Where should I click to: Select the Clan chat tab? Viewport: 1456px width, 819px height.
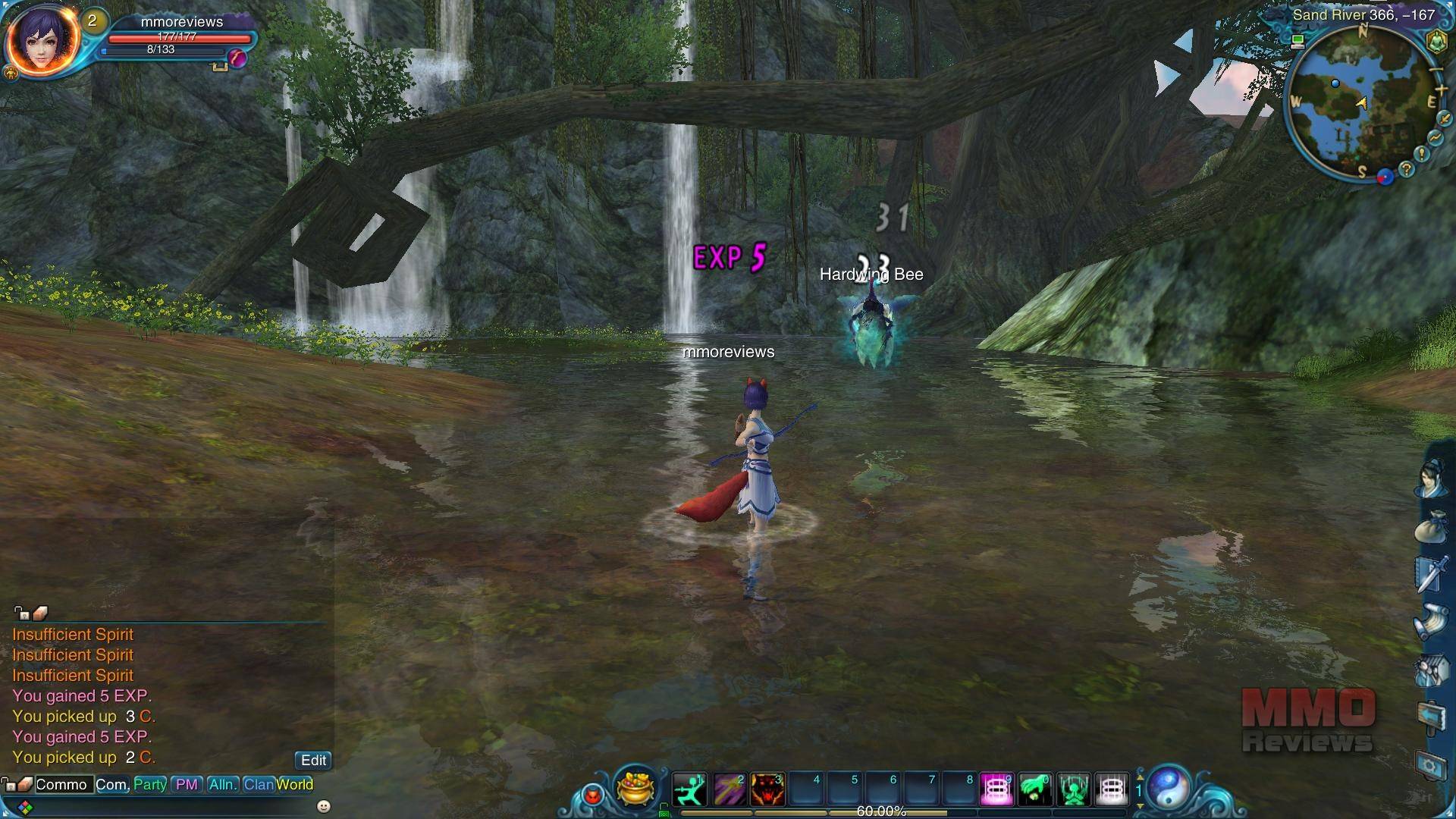tap(259, 785)
